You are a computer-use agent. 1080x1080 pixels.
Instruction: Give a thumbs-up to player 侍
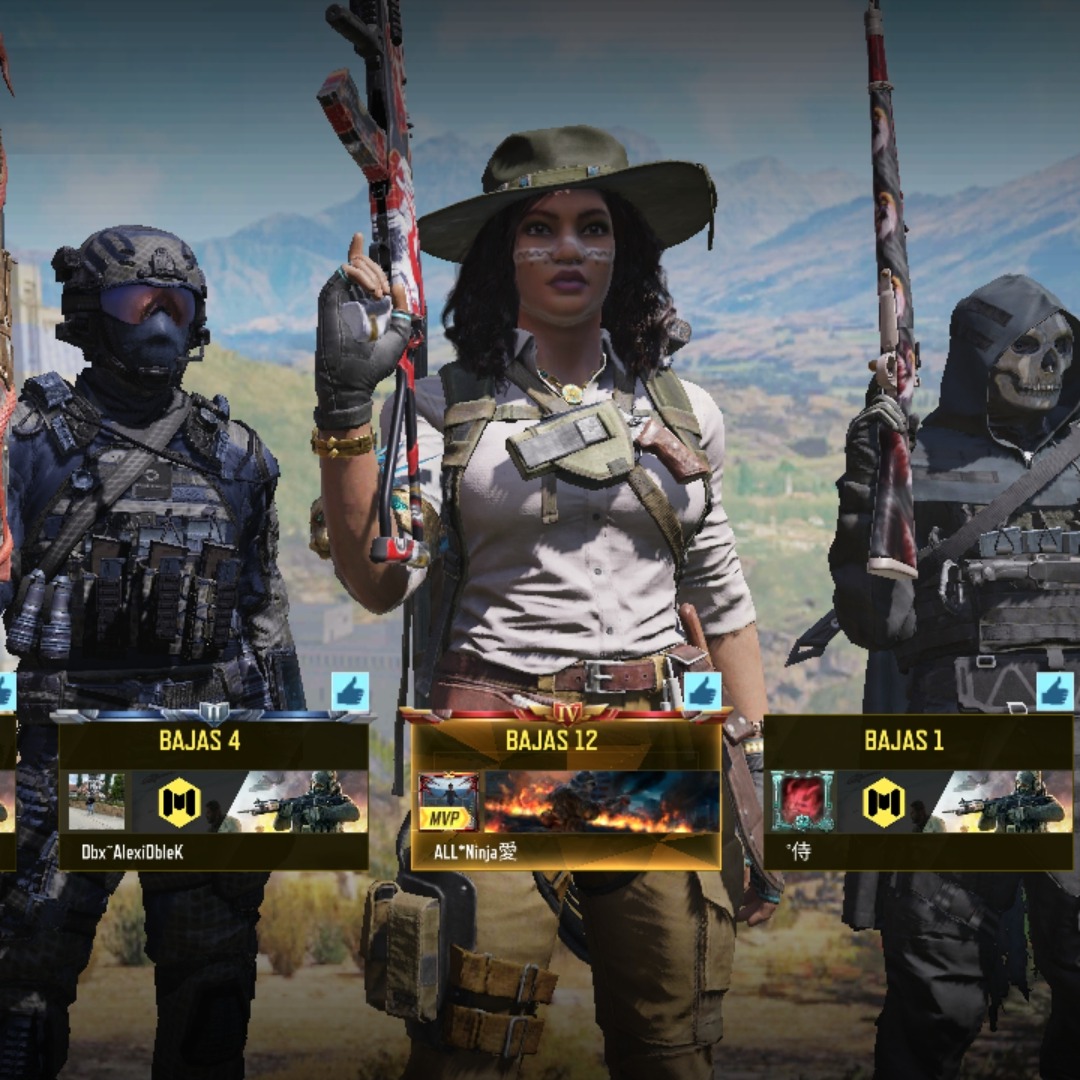tap(1055, 691)
